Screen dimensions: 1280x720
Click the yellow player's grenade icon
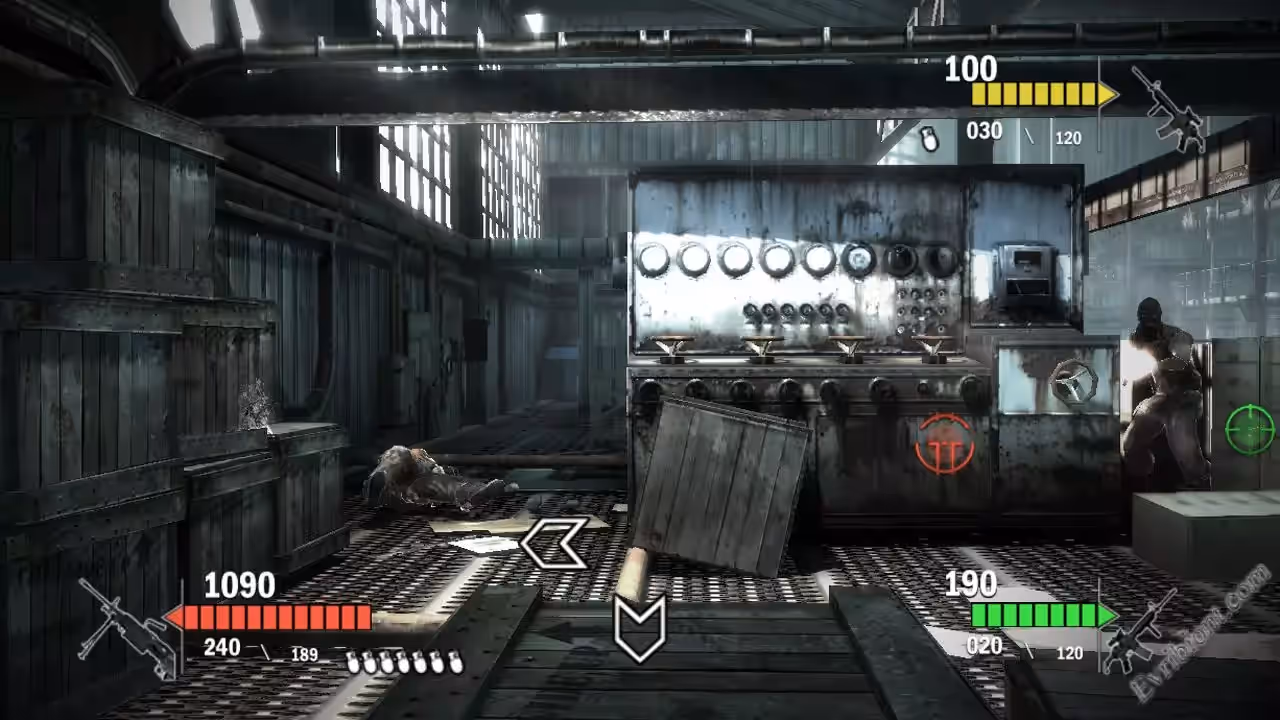pyautogui.click(x=929, y=140)
